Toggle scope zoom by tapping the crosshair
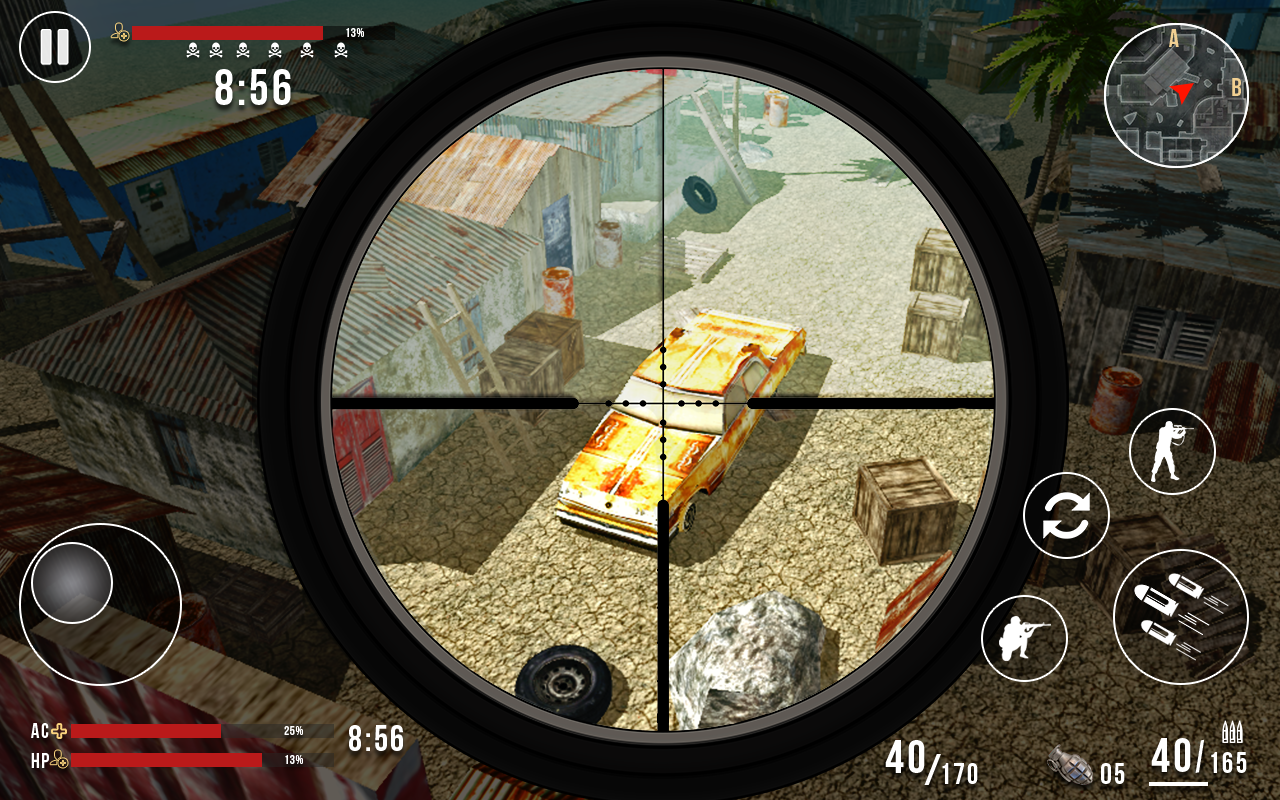Viewport: 1280px width, 800px height. coord(661,404)
